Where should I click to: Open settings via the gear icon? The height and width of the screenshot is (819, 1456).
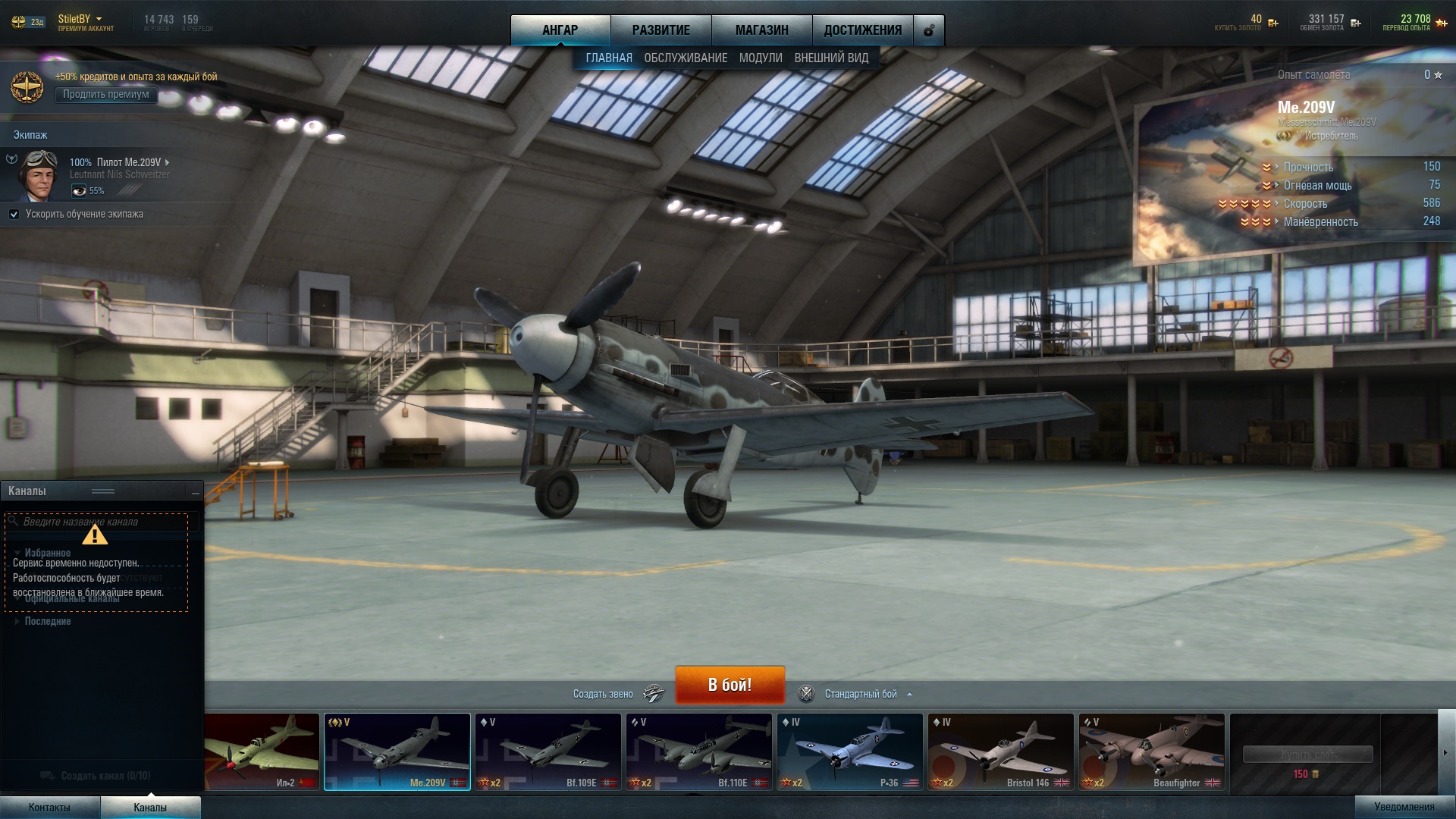coord(929,31)
